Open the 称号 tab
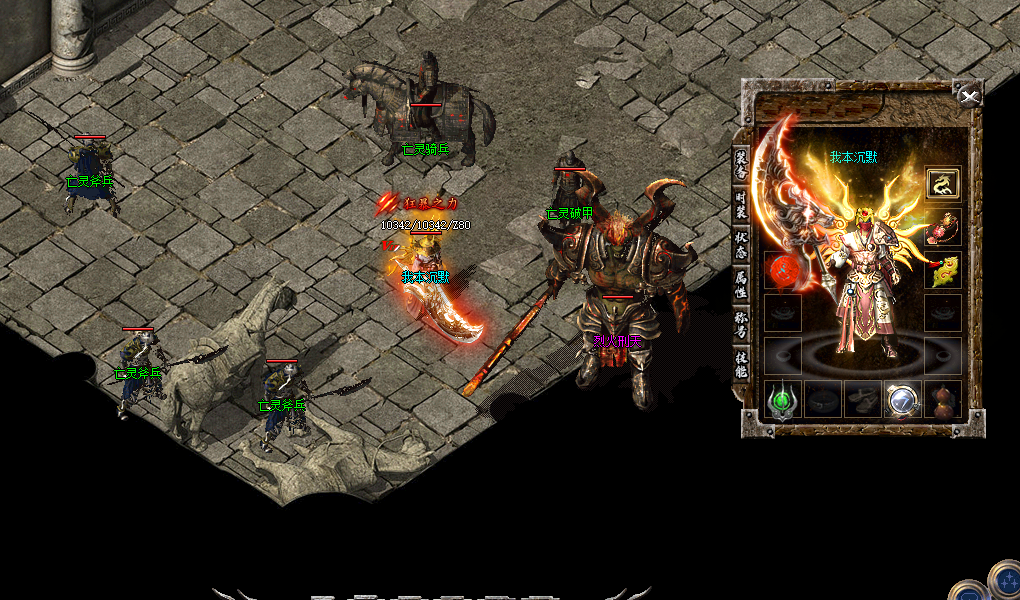The width and height of the screenshot is (1020, 600). (x=741, y=324)
